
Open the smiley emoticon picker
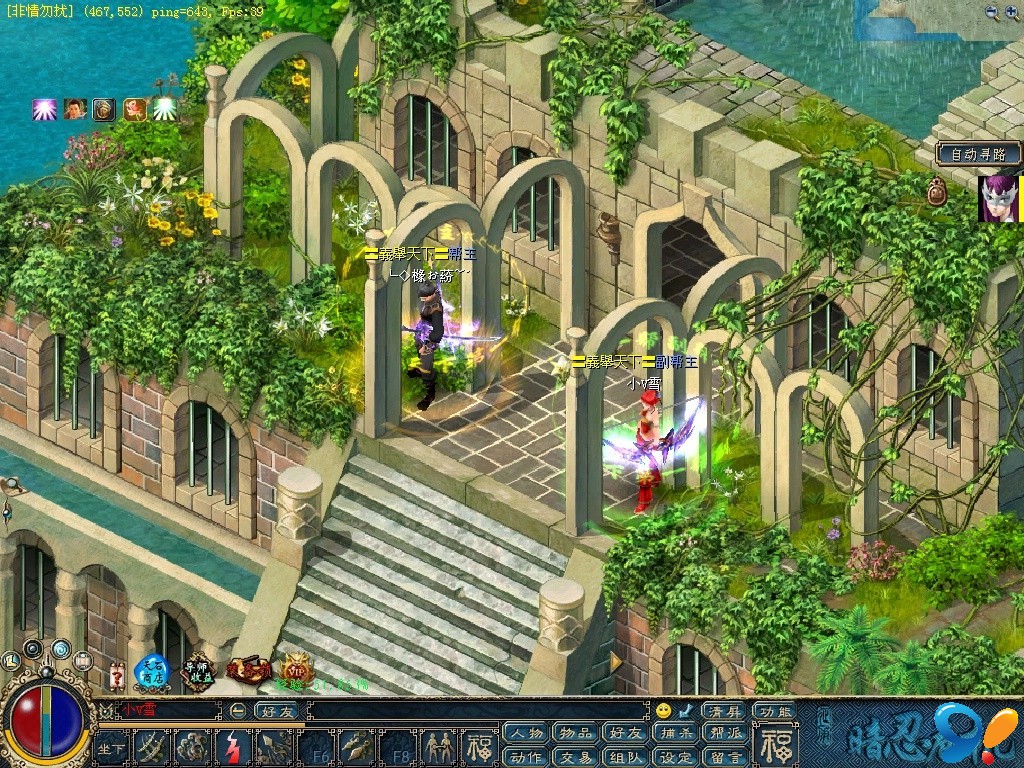(x=663, y=711)
